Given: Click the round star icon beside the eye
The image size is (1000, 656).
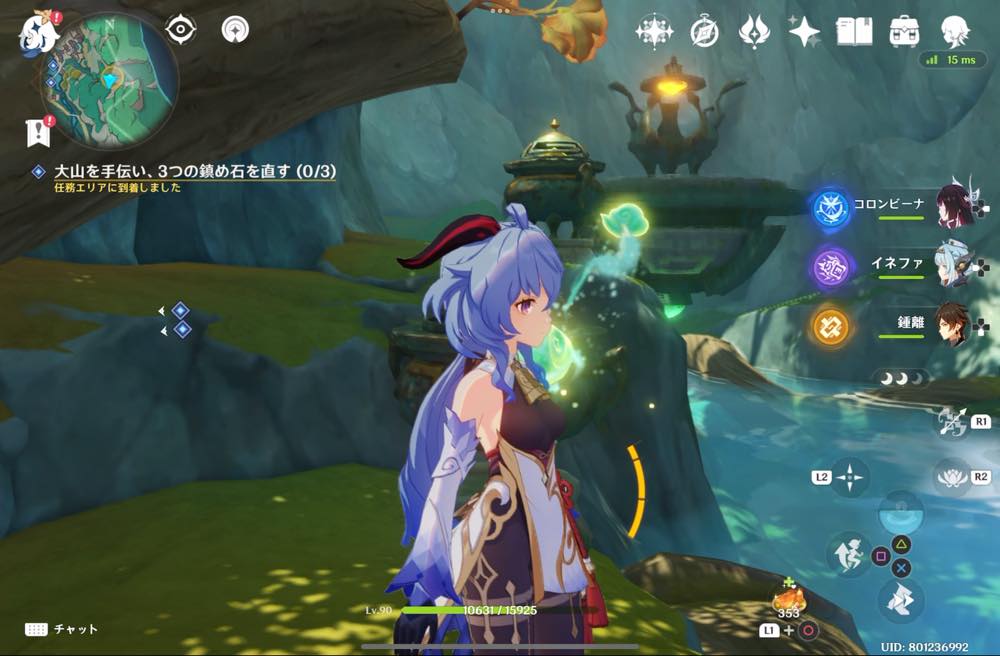Looking at the screenshot, I should [x=235, y=30].
